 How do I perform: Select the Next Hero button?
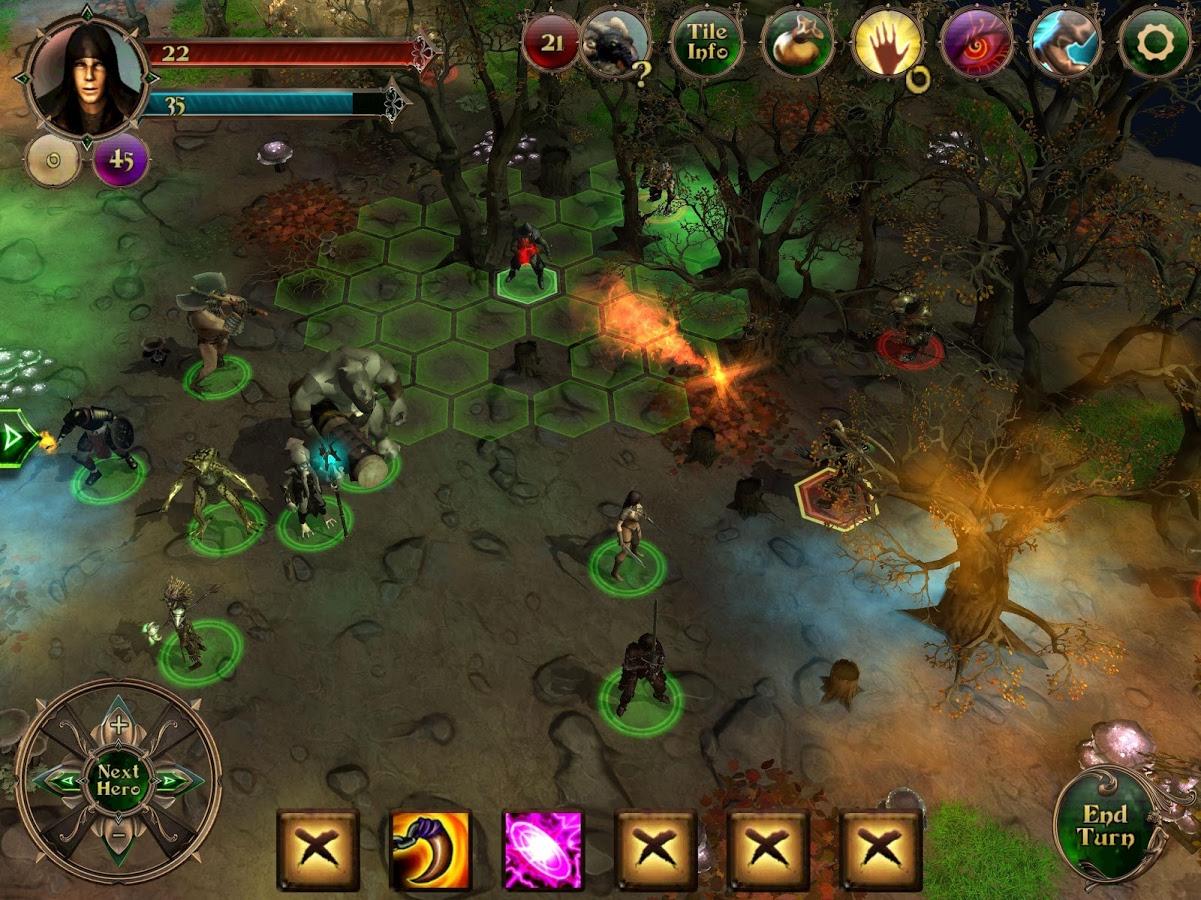118,781
